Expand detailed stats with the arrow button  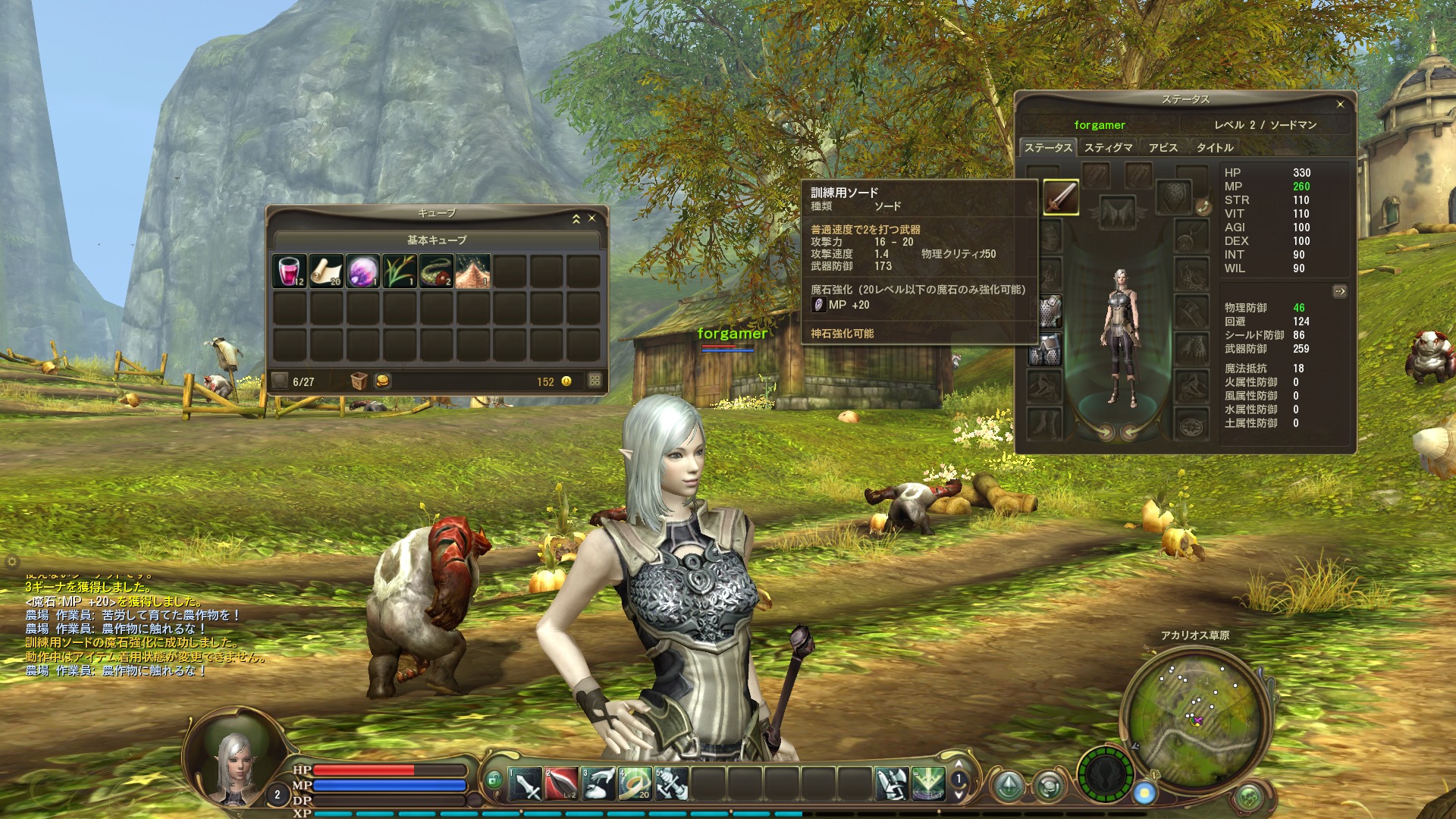(1340, 291)
